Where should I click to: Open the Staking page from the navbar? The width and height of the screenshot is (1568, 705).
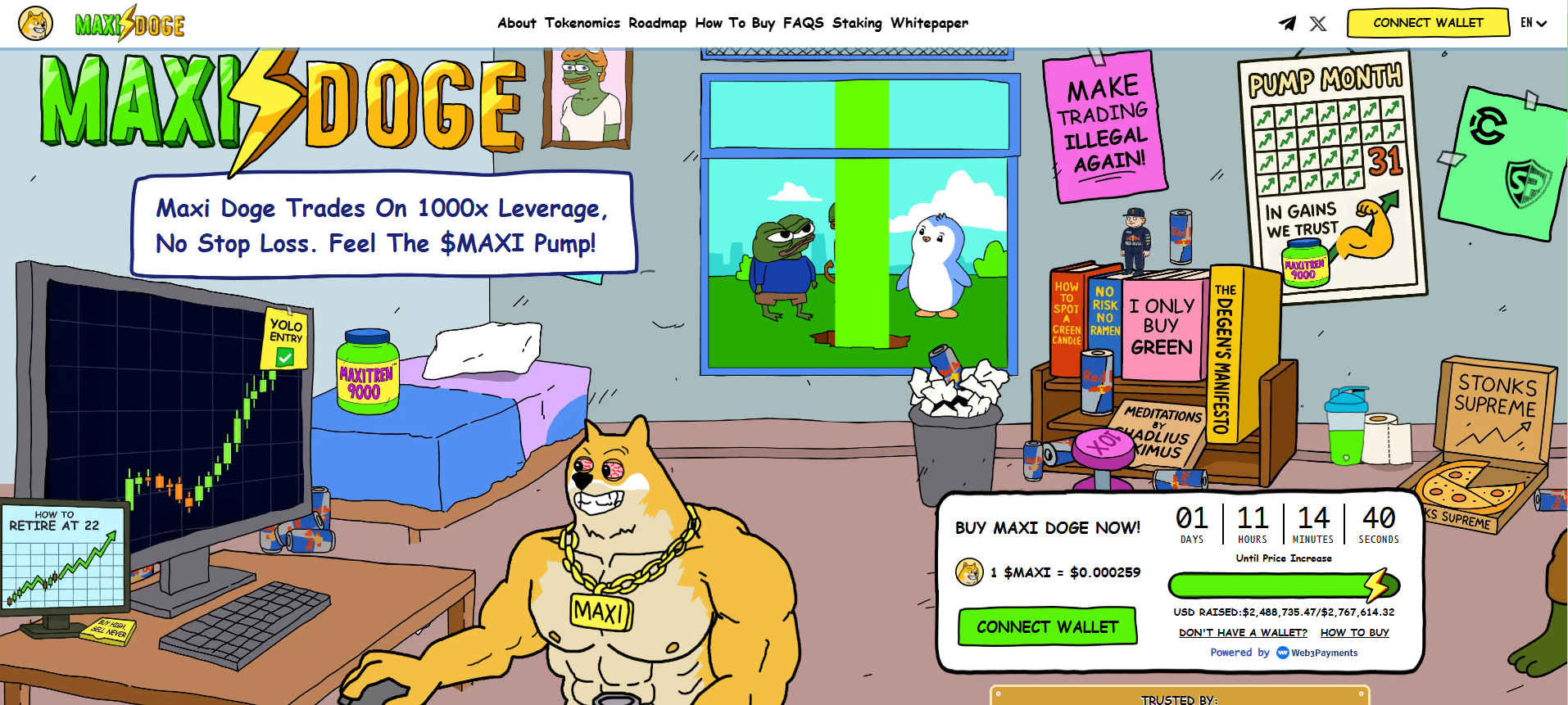[x=856, y=23]
